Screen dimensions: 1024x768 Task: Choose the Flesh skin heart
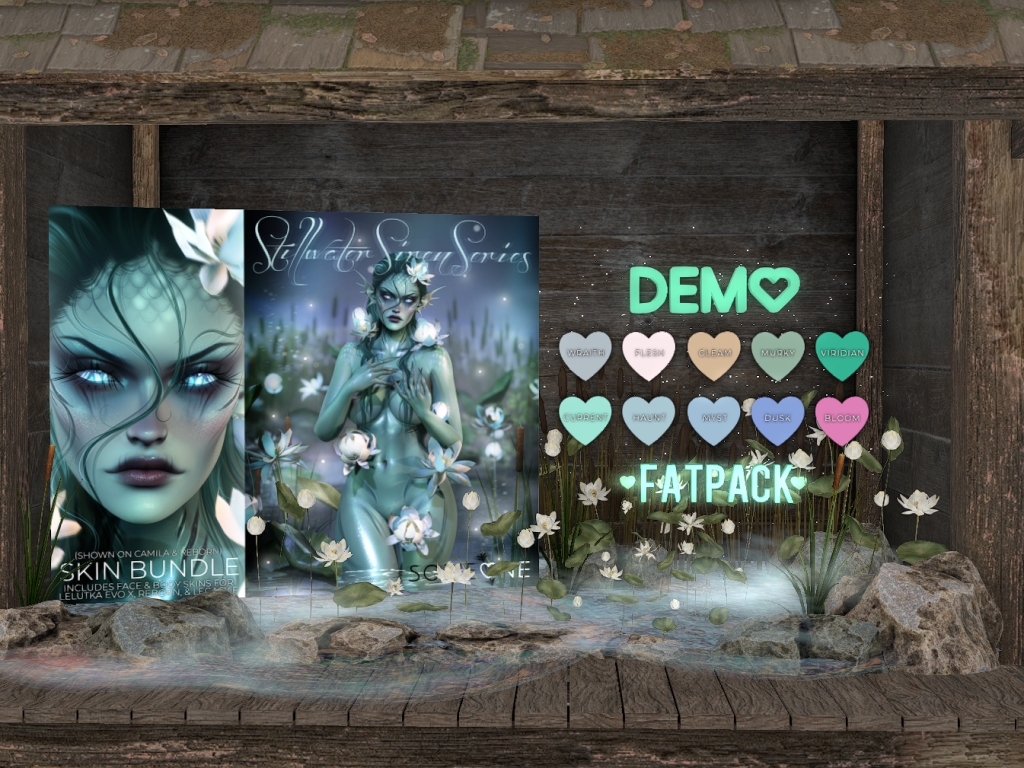click(x=649, y=355)
